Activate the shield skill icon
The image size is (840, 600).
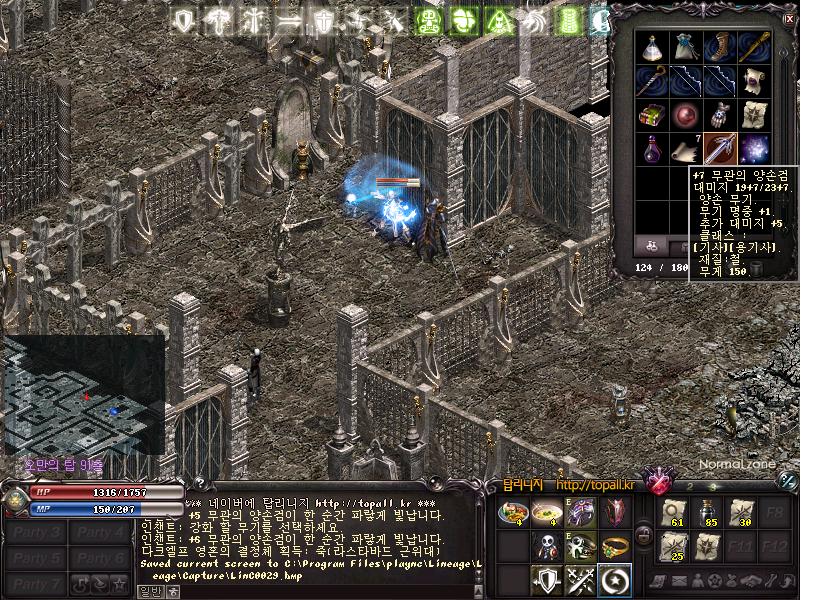pos(547,579)
